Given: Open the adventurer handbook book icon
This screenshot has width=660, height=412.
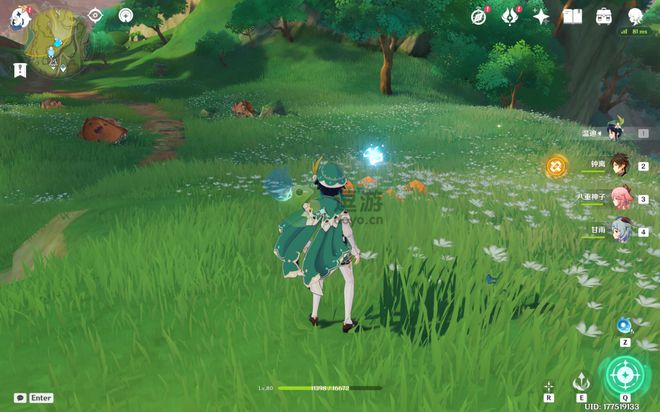Looking at the screenshot, I should coord(572,16).
